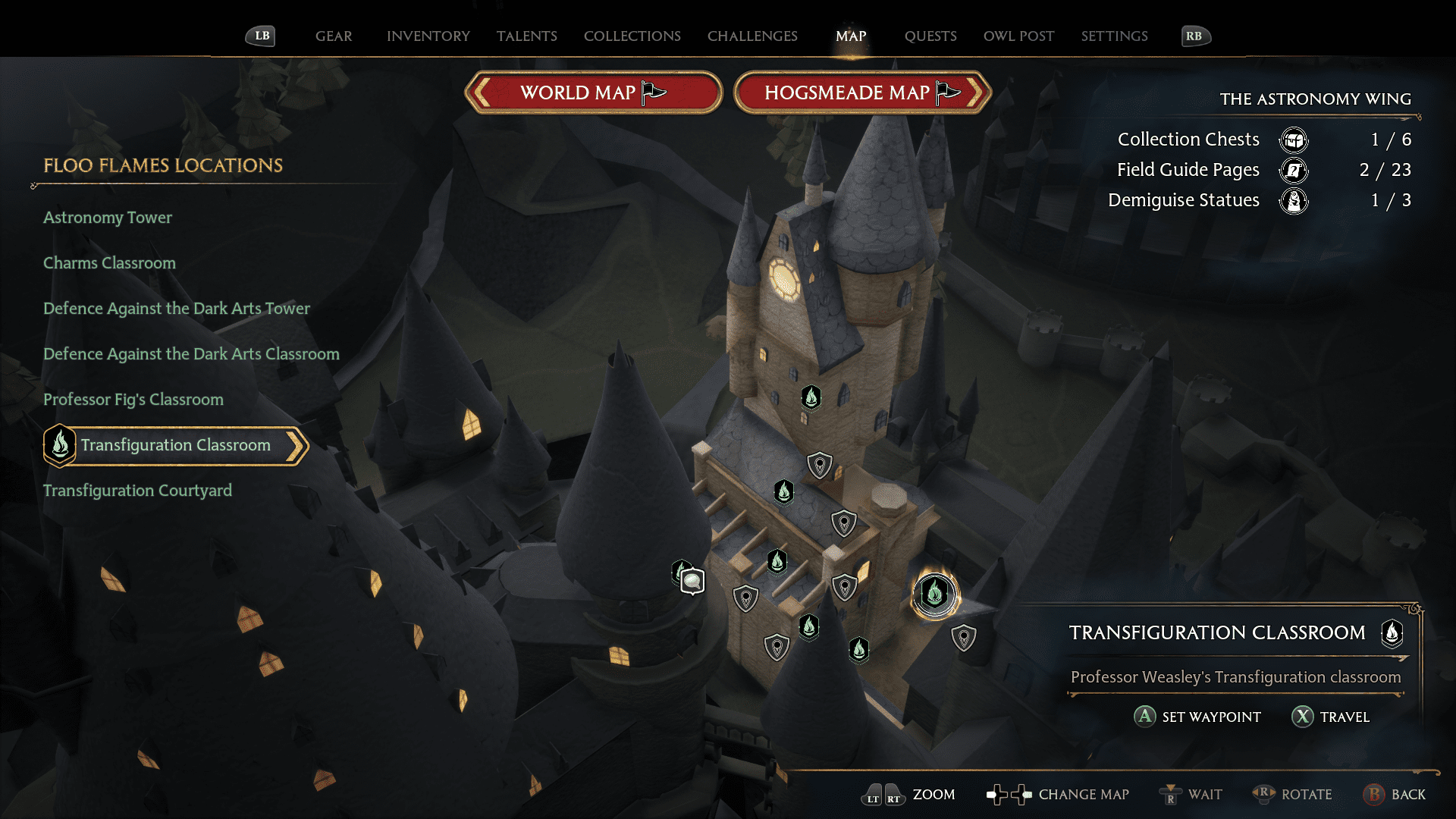This screenshot has width=1456, height=819.
Task: Open the Settings tab
Action: 1114,36
